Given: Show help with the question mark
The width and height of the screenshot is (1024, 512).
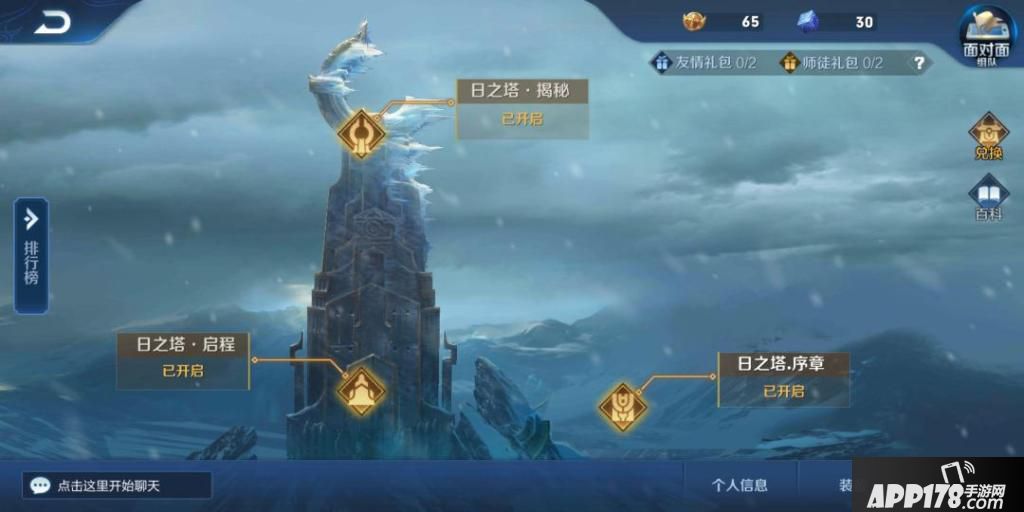Looking at the screenshot, I should [919, 63].
